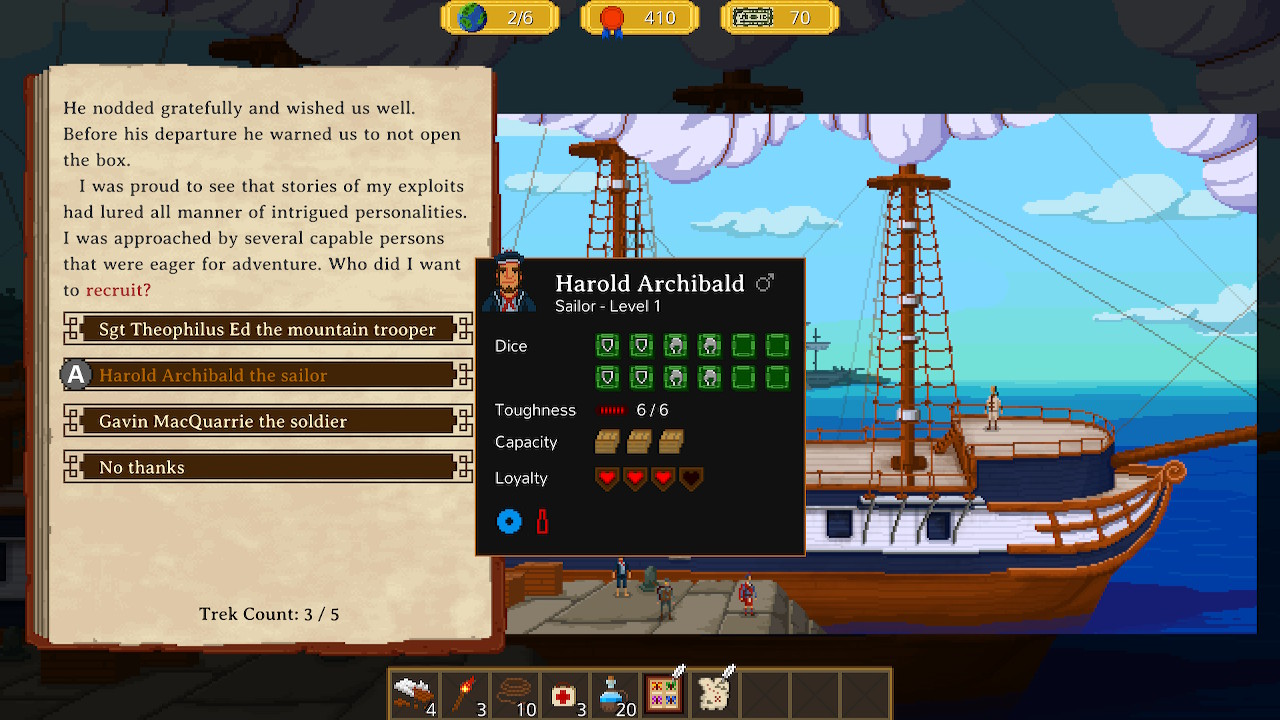Choose Harold Archibald the sailor
1280x720 pixels.
[x=267, y=375]
